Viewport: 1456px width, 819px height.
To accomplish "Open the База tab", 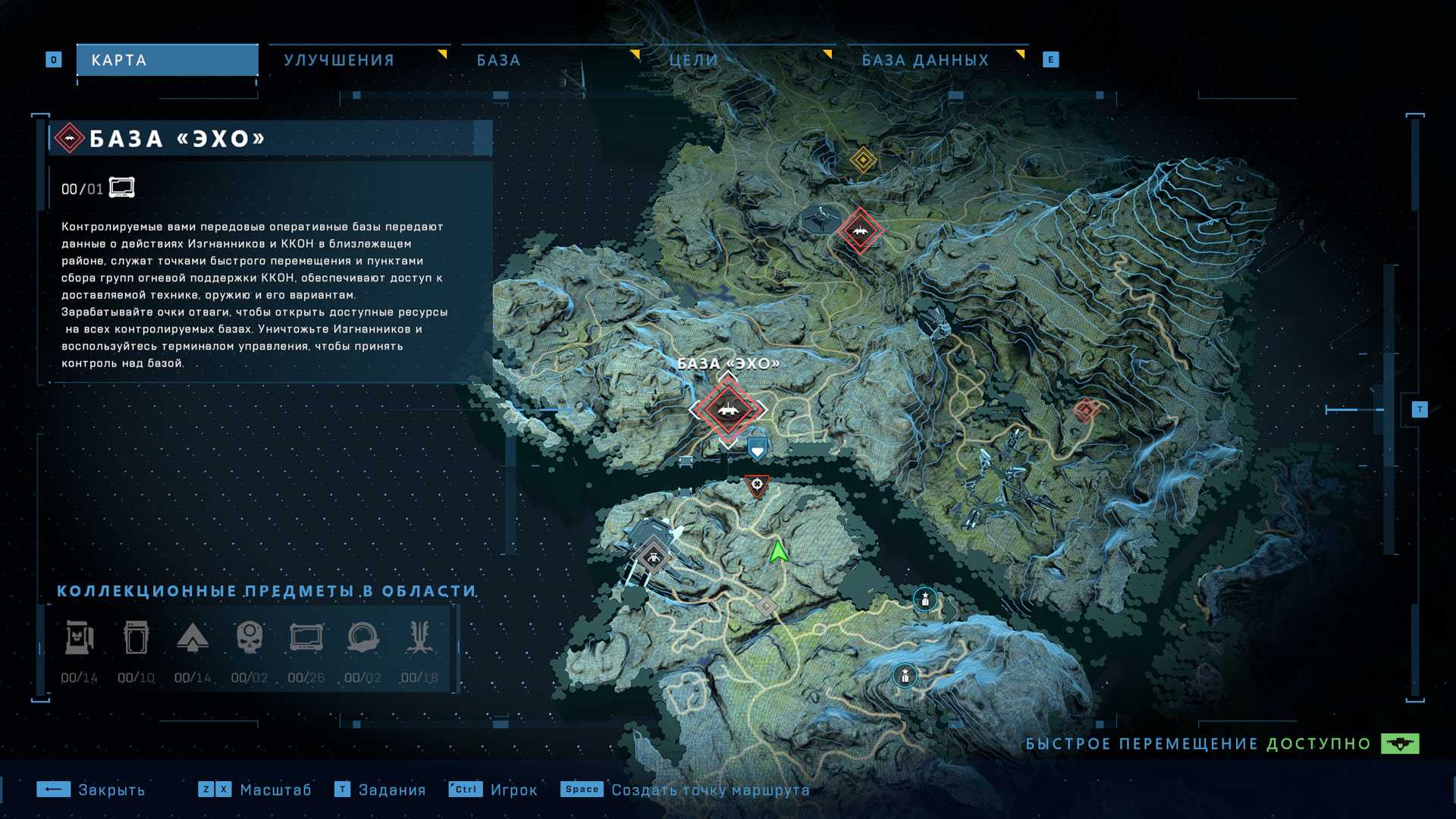I will pyautogui.click(x=498, y=60).
